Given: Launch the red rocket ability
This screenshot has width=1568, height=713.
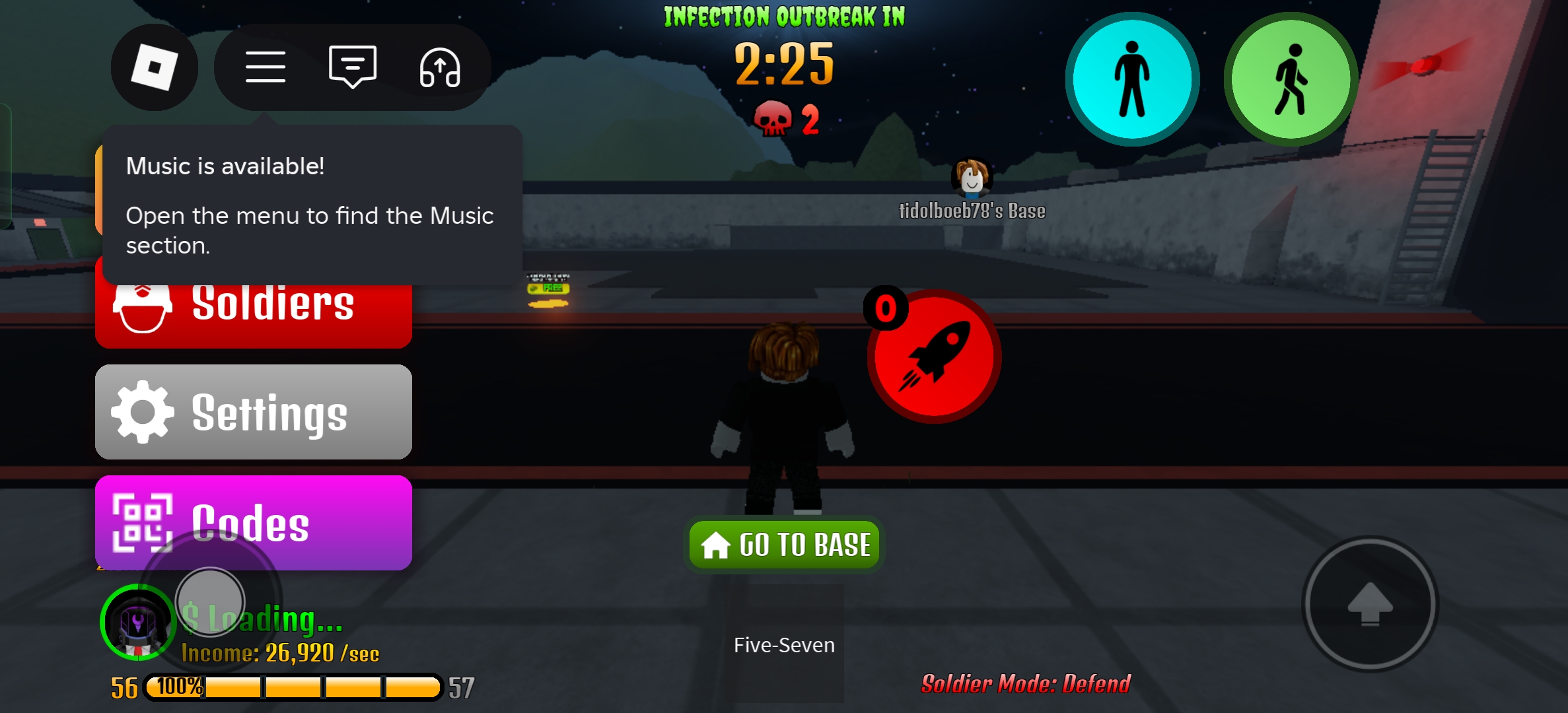Looking at the screenshot, I should pyautogui.click(x=934, y=356).
